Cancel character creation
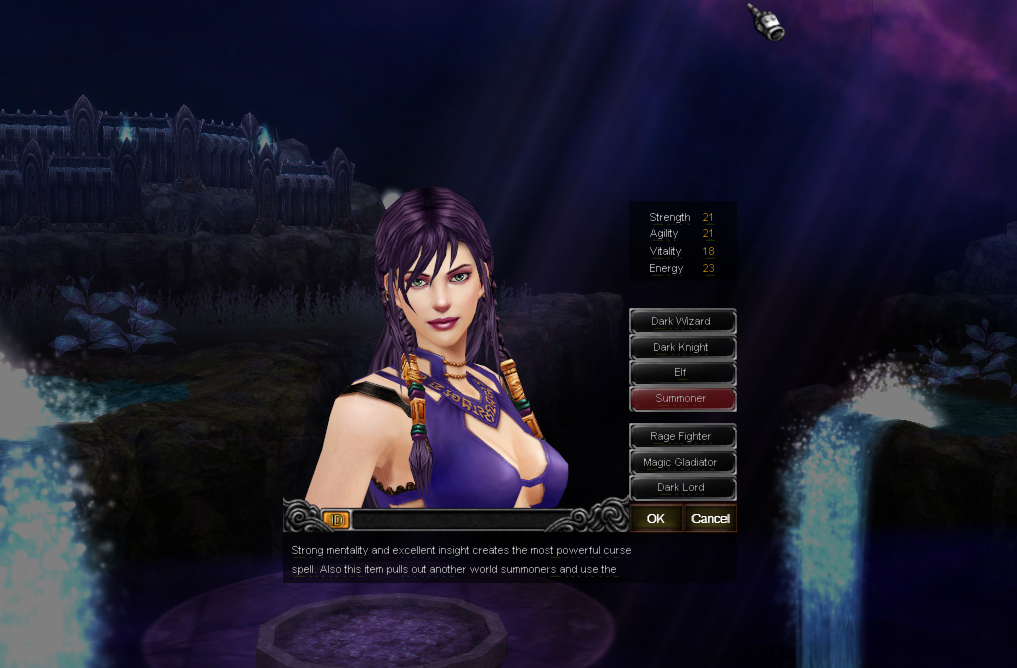The height and width of the screenshot is (668, 1017). [x=710, y=518]
